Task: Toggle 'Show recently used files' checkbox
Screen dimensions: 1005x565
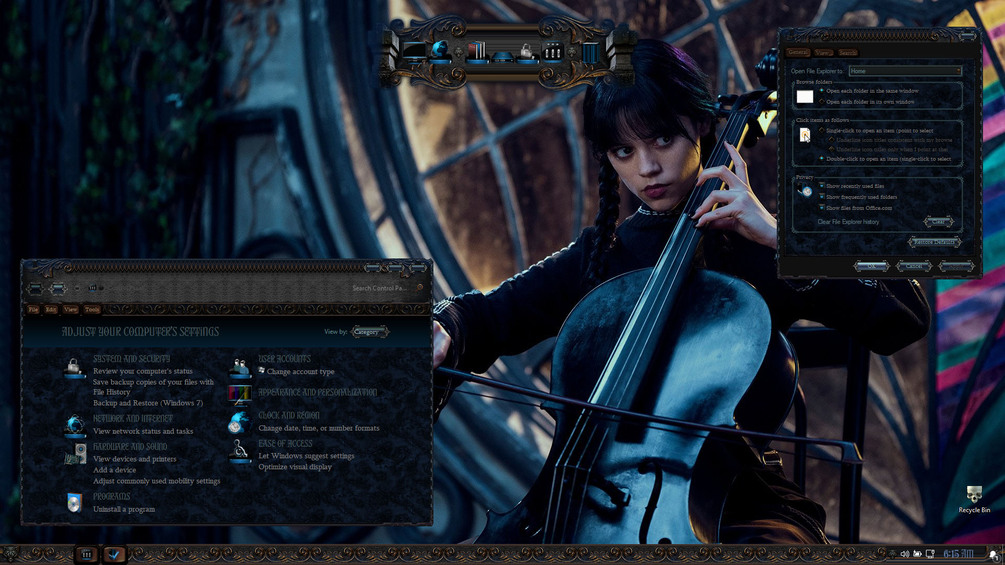Action: 822,186
